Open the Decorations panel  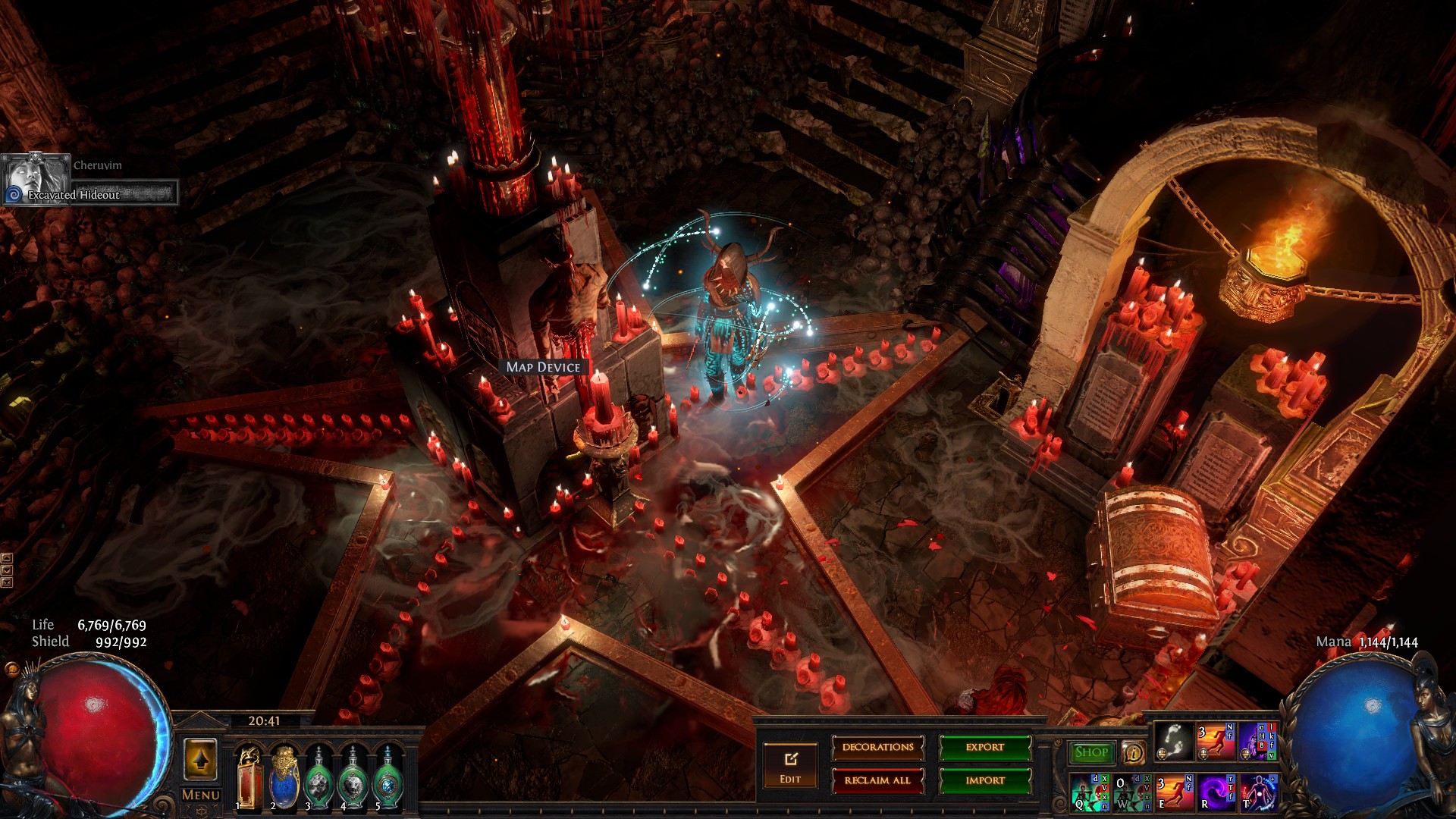point(877,748)
